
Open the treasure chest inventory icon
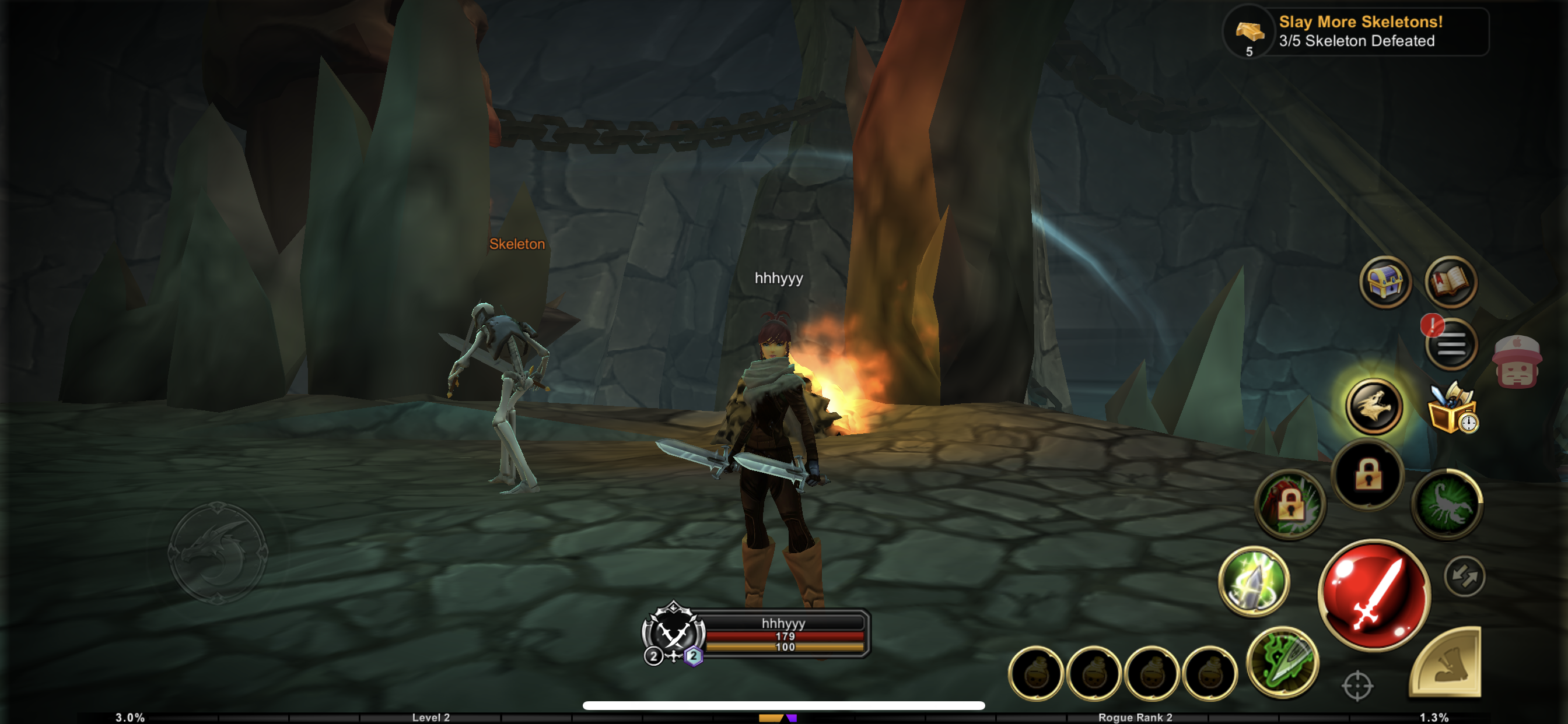pos(1385,282)
